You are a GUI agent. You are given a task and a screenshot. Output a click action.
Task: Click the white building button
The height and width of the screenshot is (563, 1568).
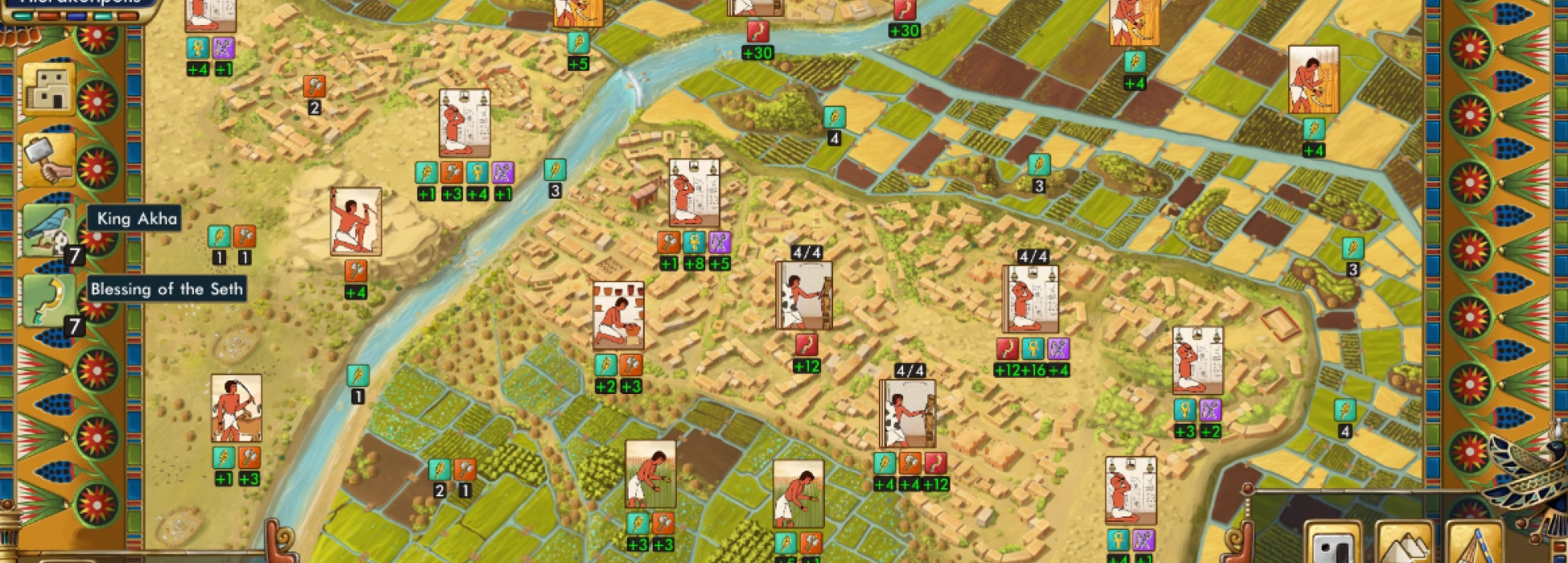click(1332, 545)
